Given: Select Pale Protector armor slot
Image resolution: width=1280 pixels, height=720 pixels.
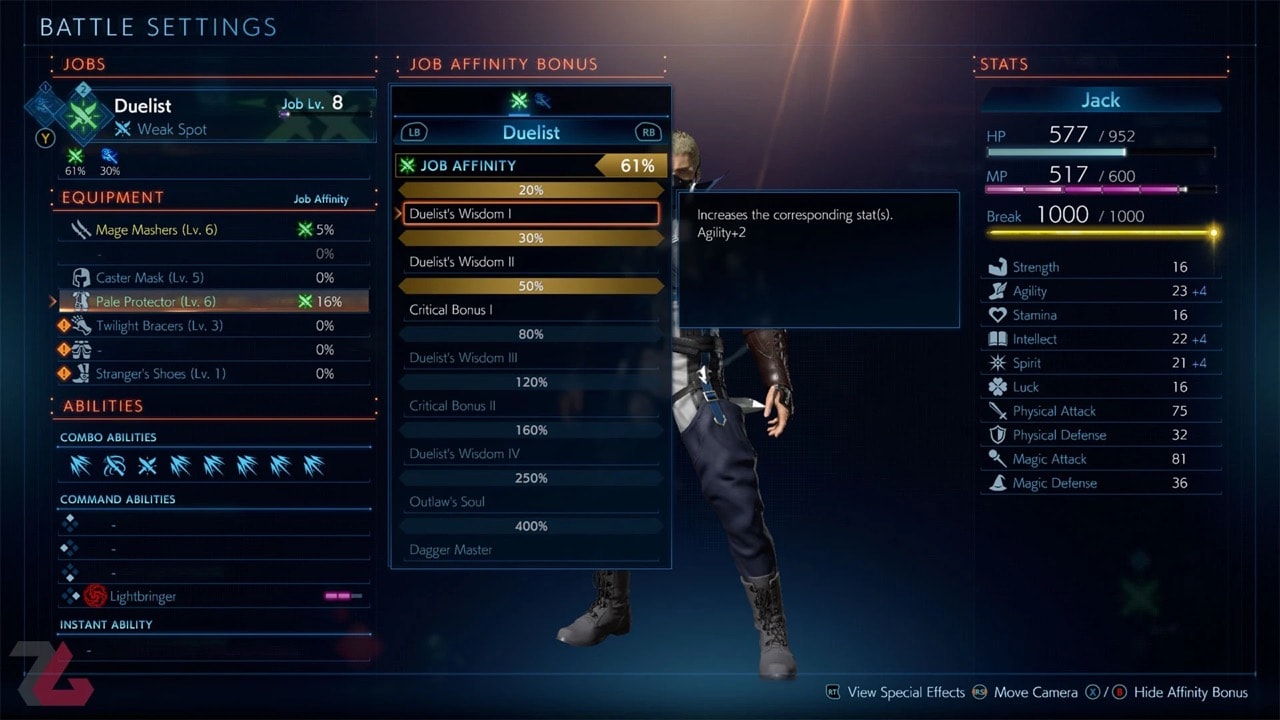Looking at the screenshot, I should [155, 302].
